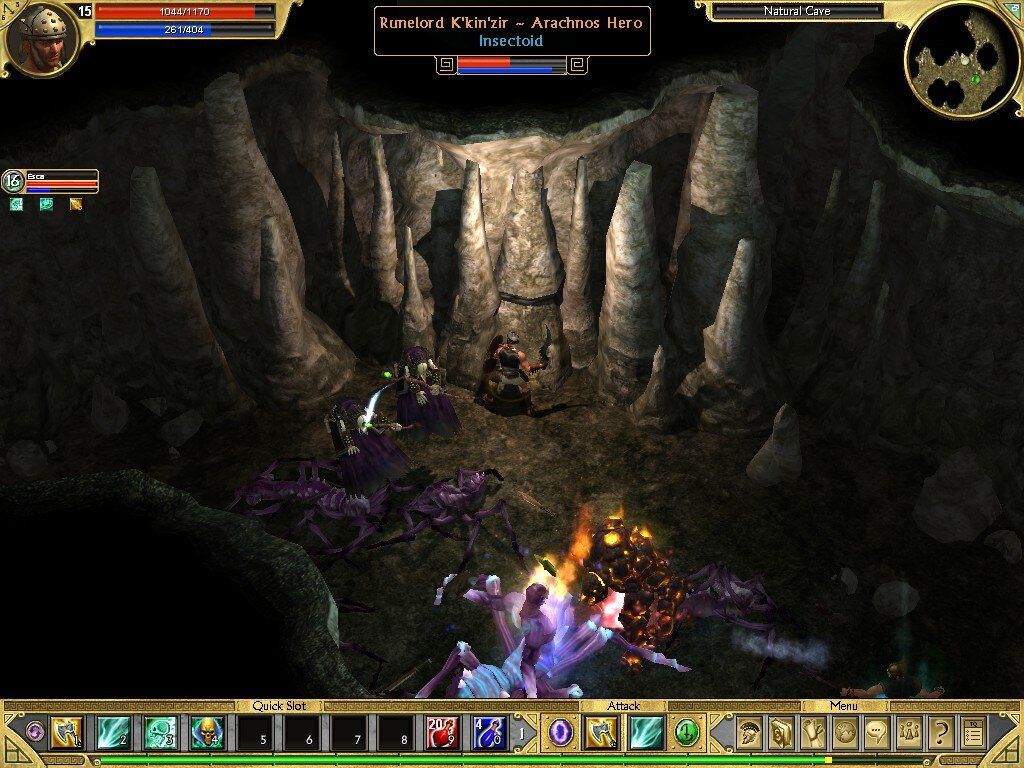
Task: Click the scroll icon in the Menu bar
Action: coord(814,733)
